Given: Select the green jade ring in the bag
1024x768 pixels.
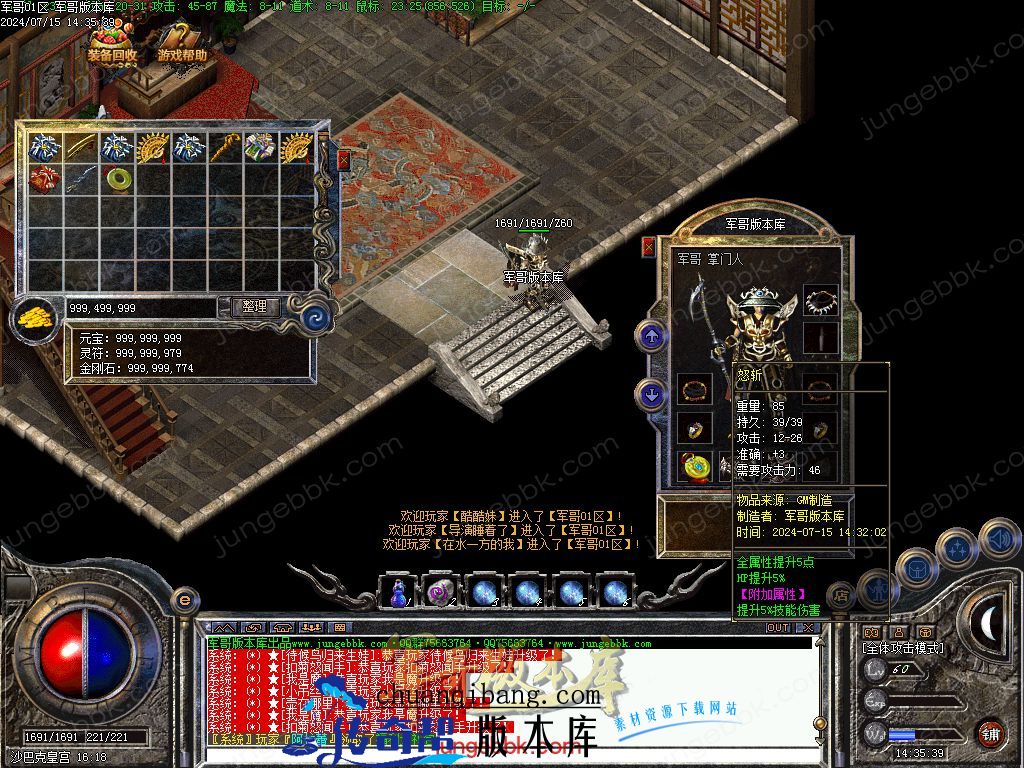Looking at the screenshot, I should [x=118, y=180].
